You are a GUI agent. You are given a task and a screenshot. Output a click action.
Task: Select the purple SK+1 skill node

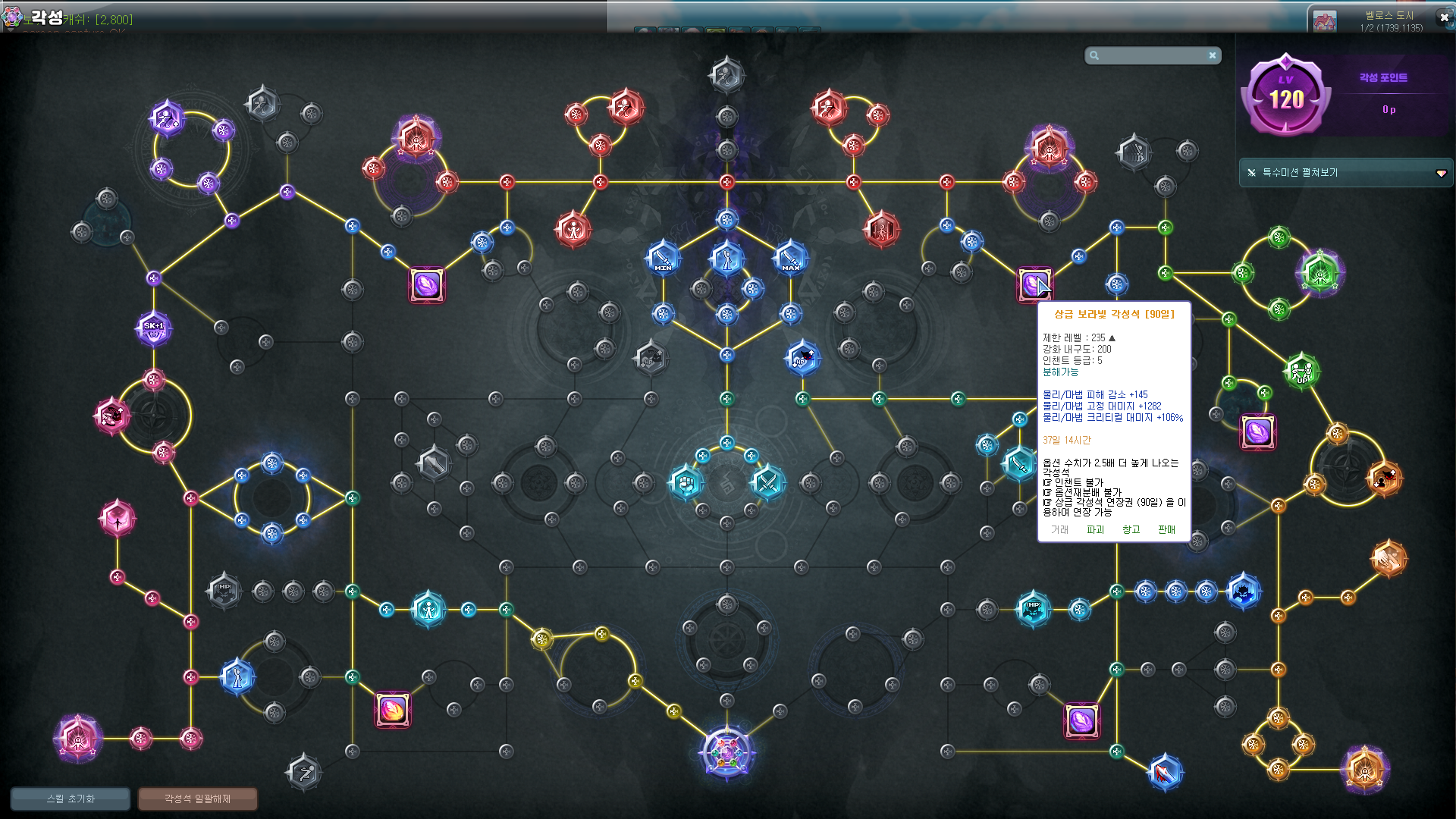point(154,329)
